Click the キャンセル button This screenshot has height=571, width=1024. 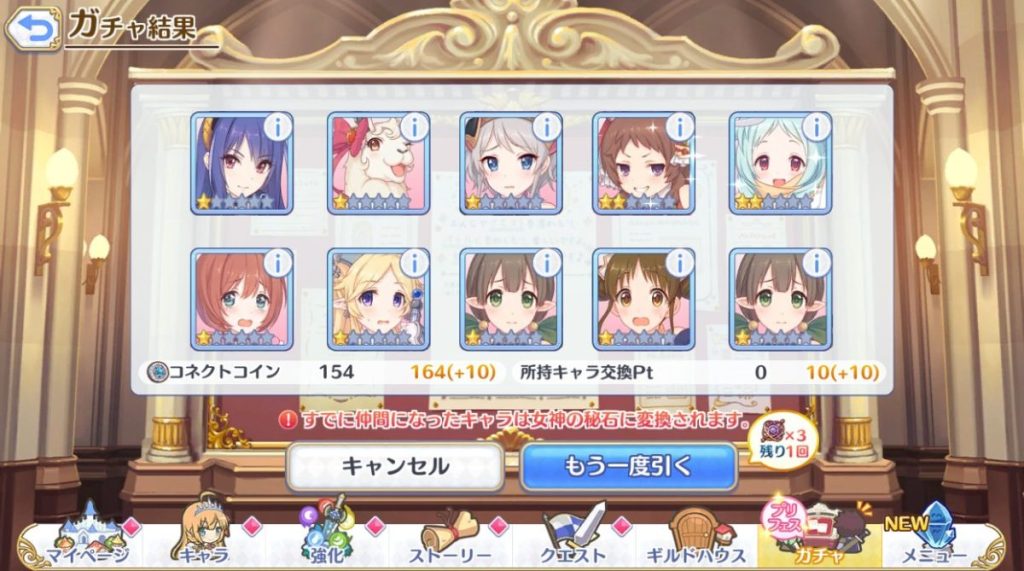pyautogui.click(x=395, y=466)
